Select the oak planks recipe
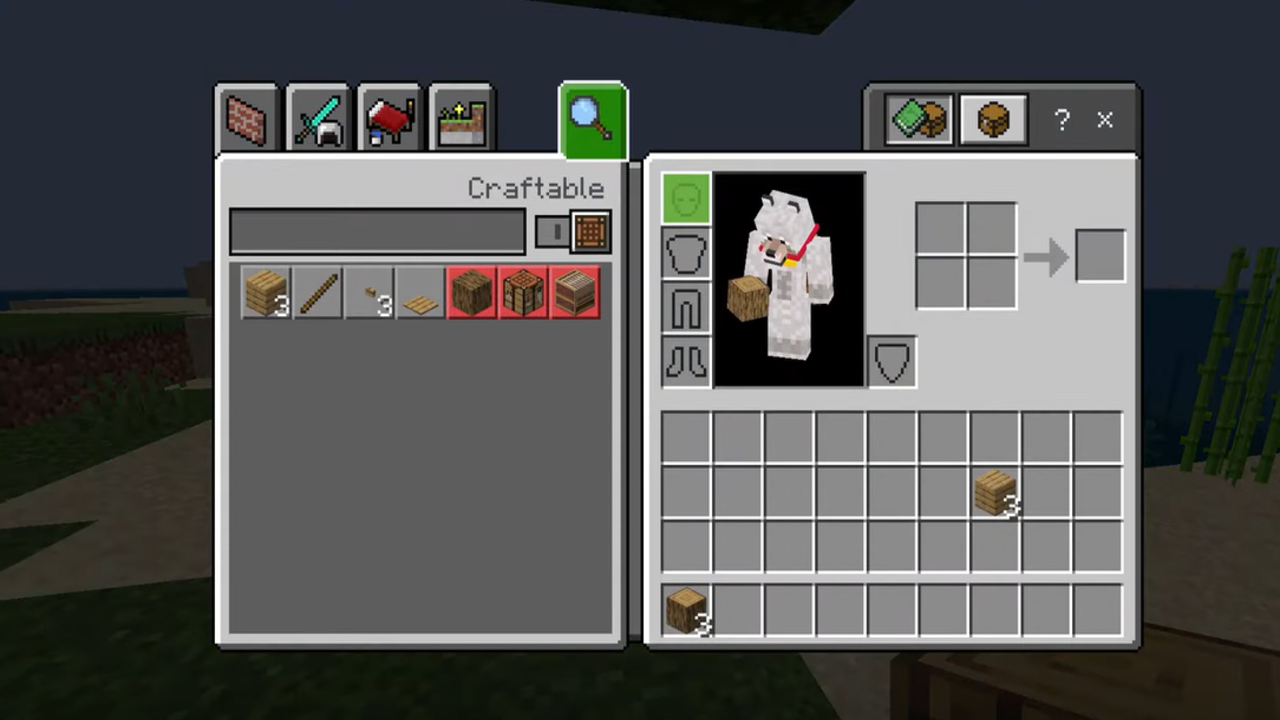1280x720 pixels. tap(266, 293)
